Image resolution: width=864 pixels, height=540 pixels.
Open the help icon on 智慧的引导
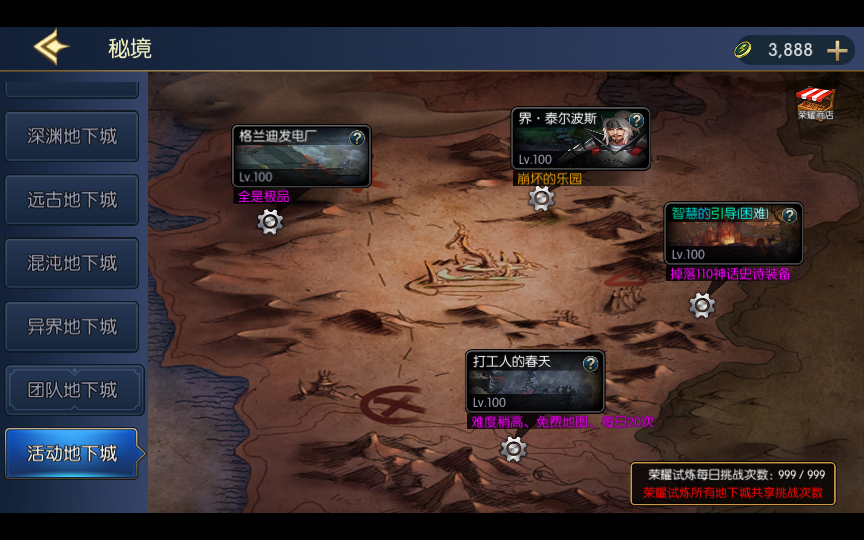[x=789, y=215]
